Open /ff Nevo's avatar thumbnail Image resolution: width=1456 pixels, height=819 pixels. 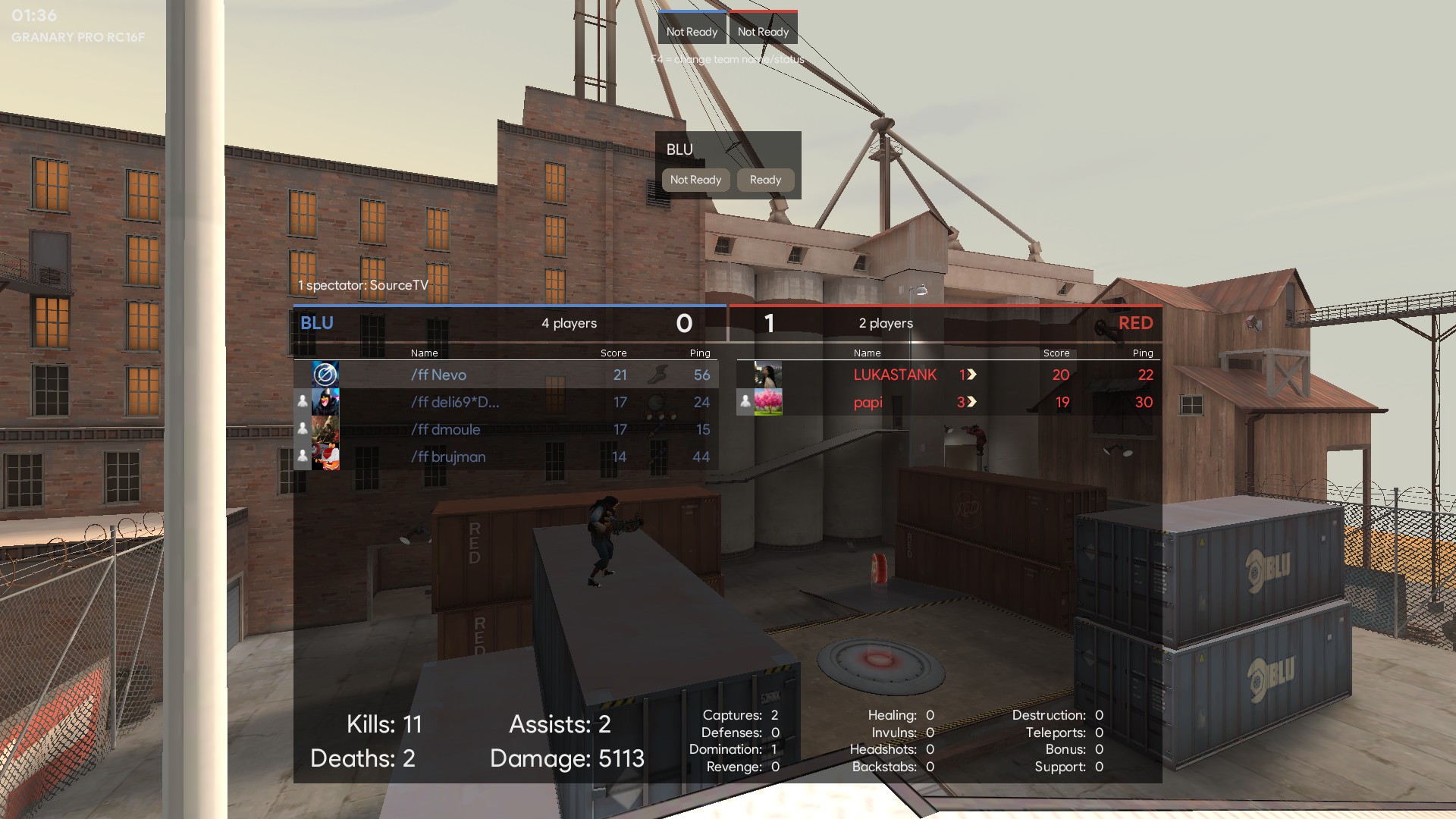click(325, 375)
